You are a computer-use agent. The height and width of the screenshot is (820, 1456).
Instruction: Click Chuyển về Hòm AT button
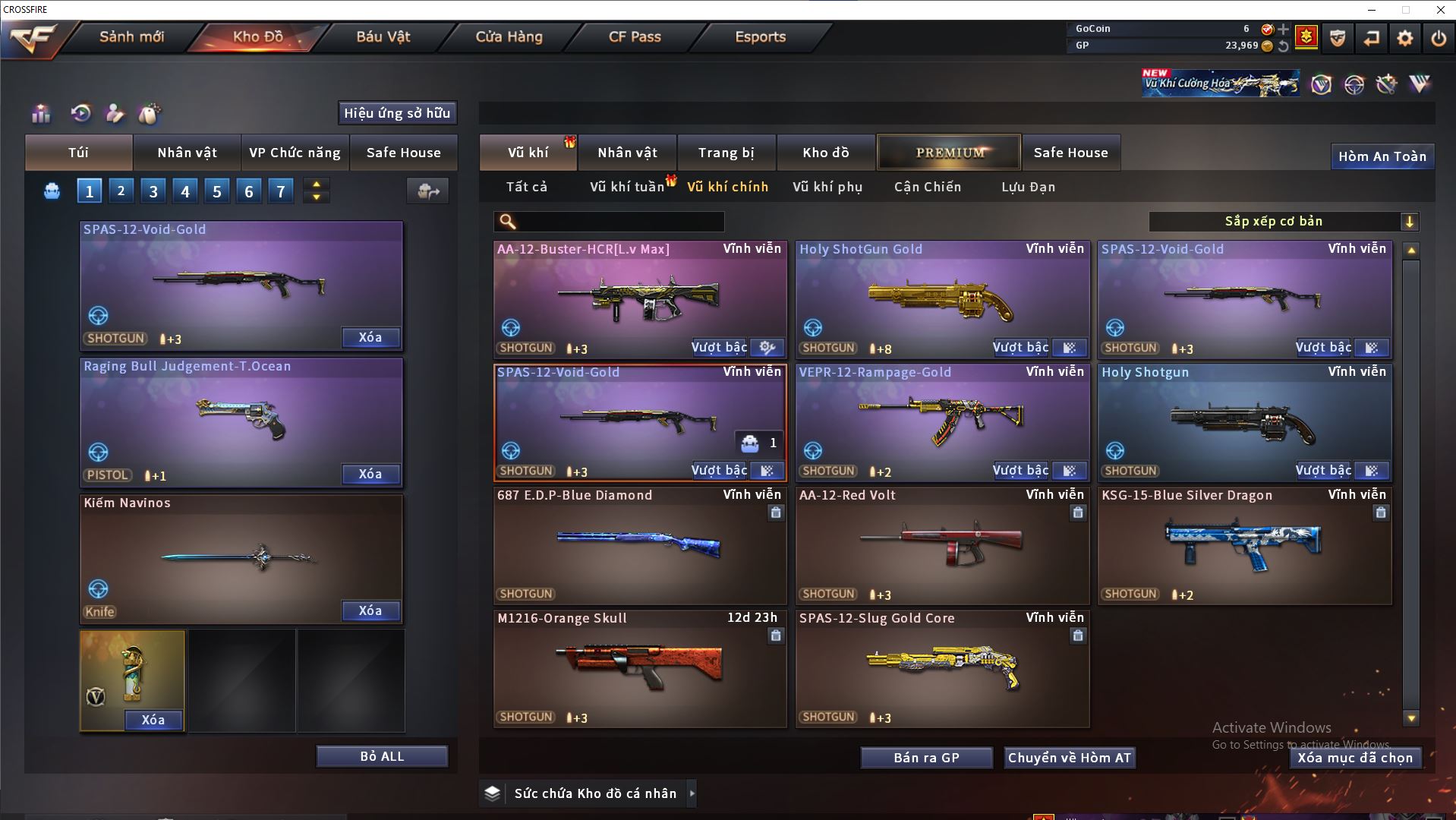[x=1070, y=758]
